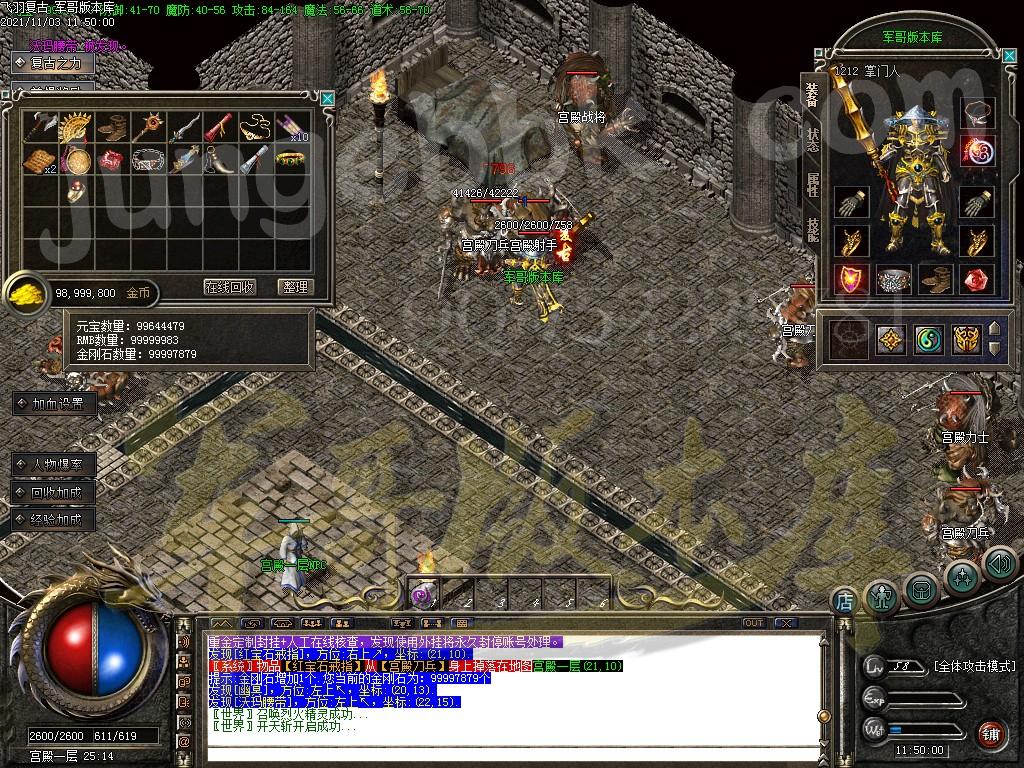Image resolution: width=1024 pixels, height=768 pixels.
Task: Open the 复古之力 menu button
Action: [56, 63]
